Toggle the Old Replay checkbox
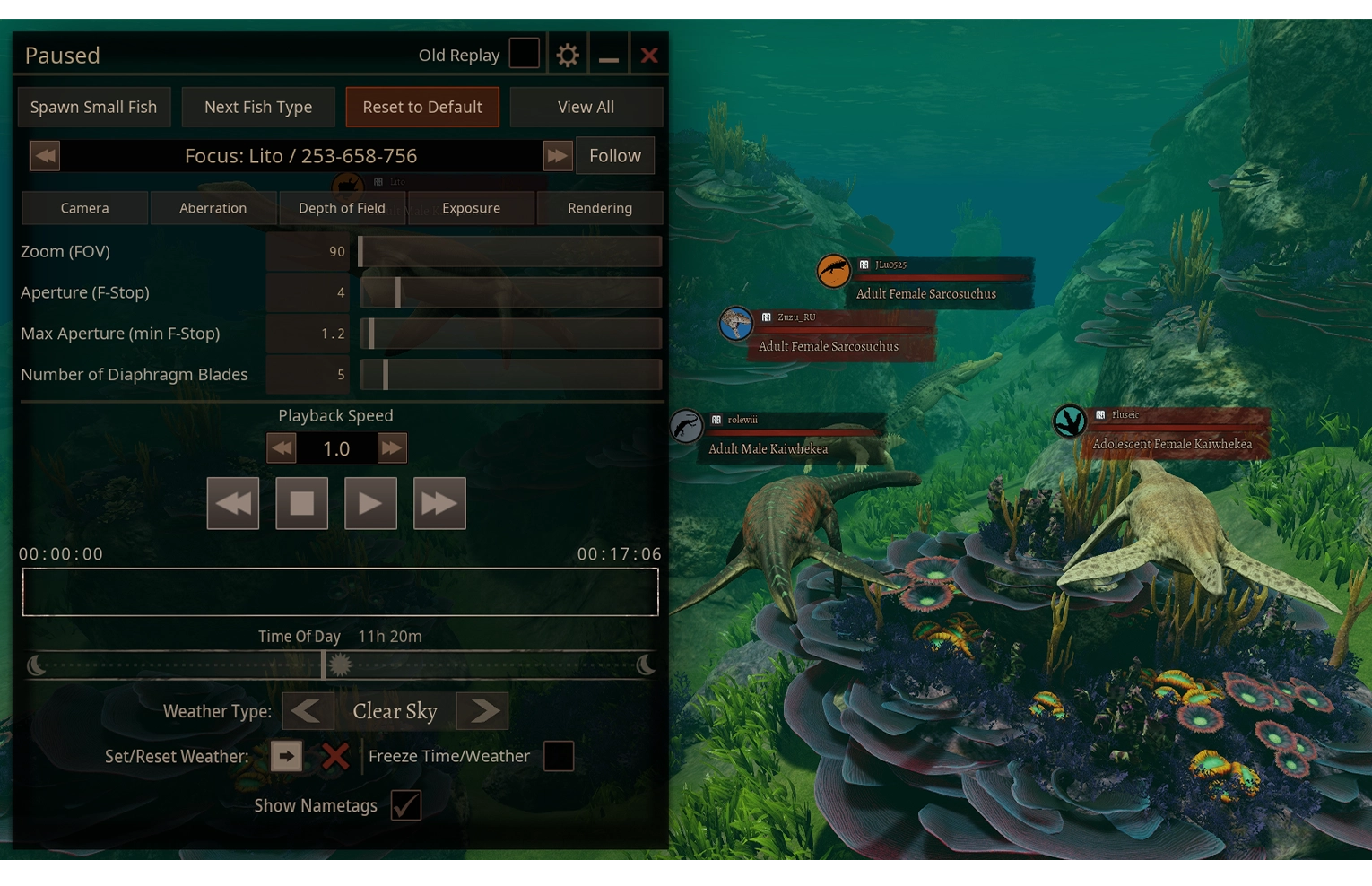The image size is (1372, 886). point(525,54)
